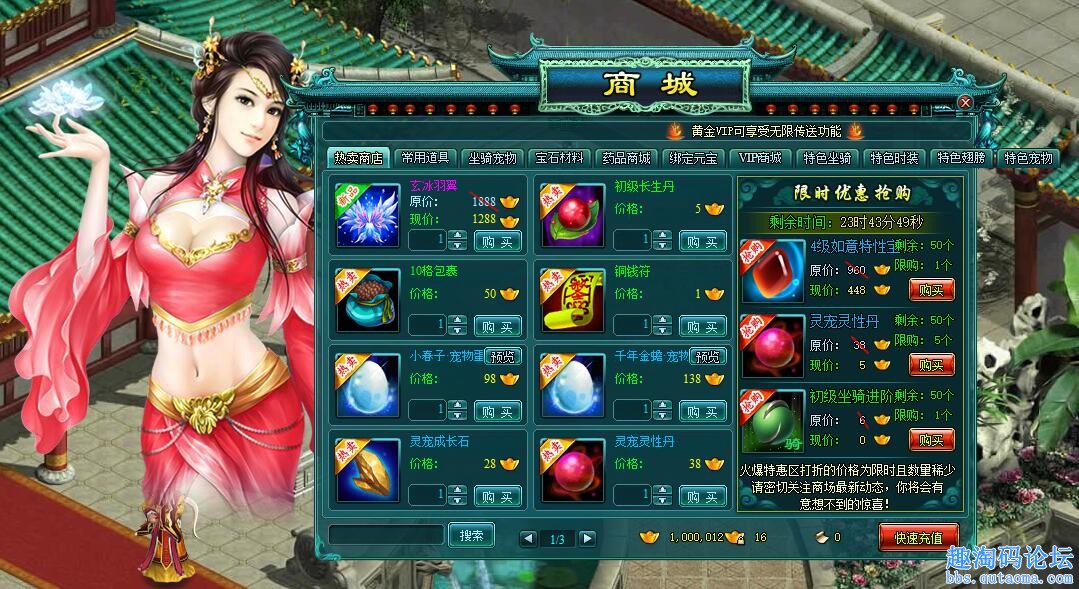Preview the 小春子 pet egg

pos(503,356)
